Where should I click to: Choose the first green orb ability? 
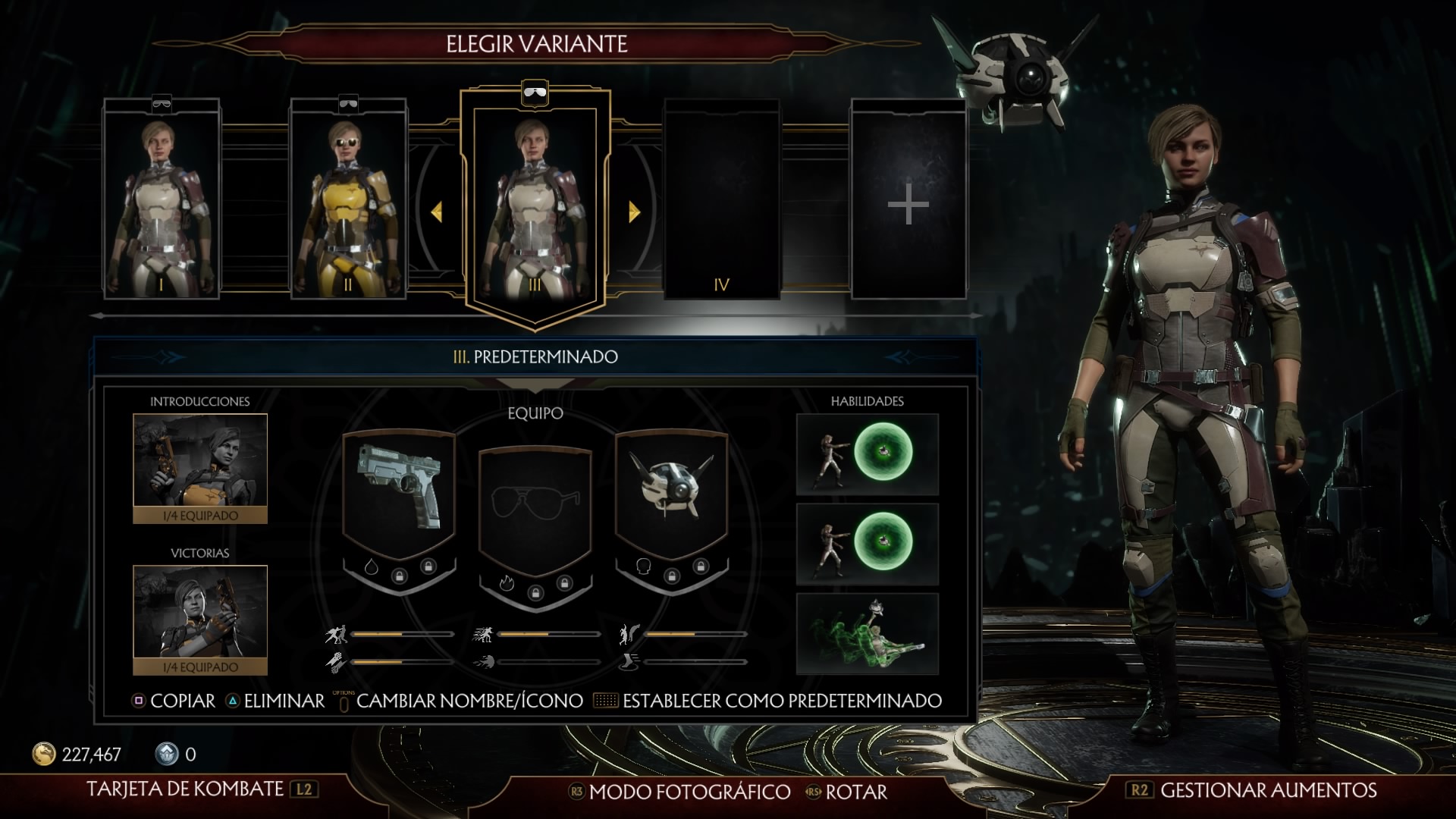pyautogui.click(x=868, y=454)
